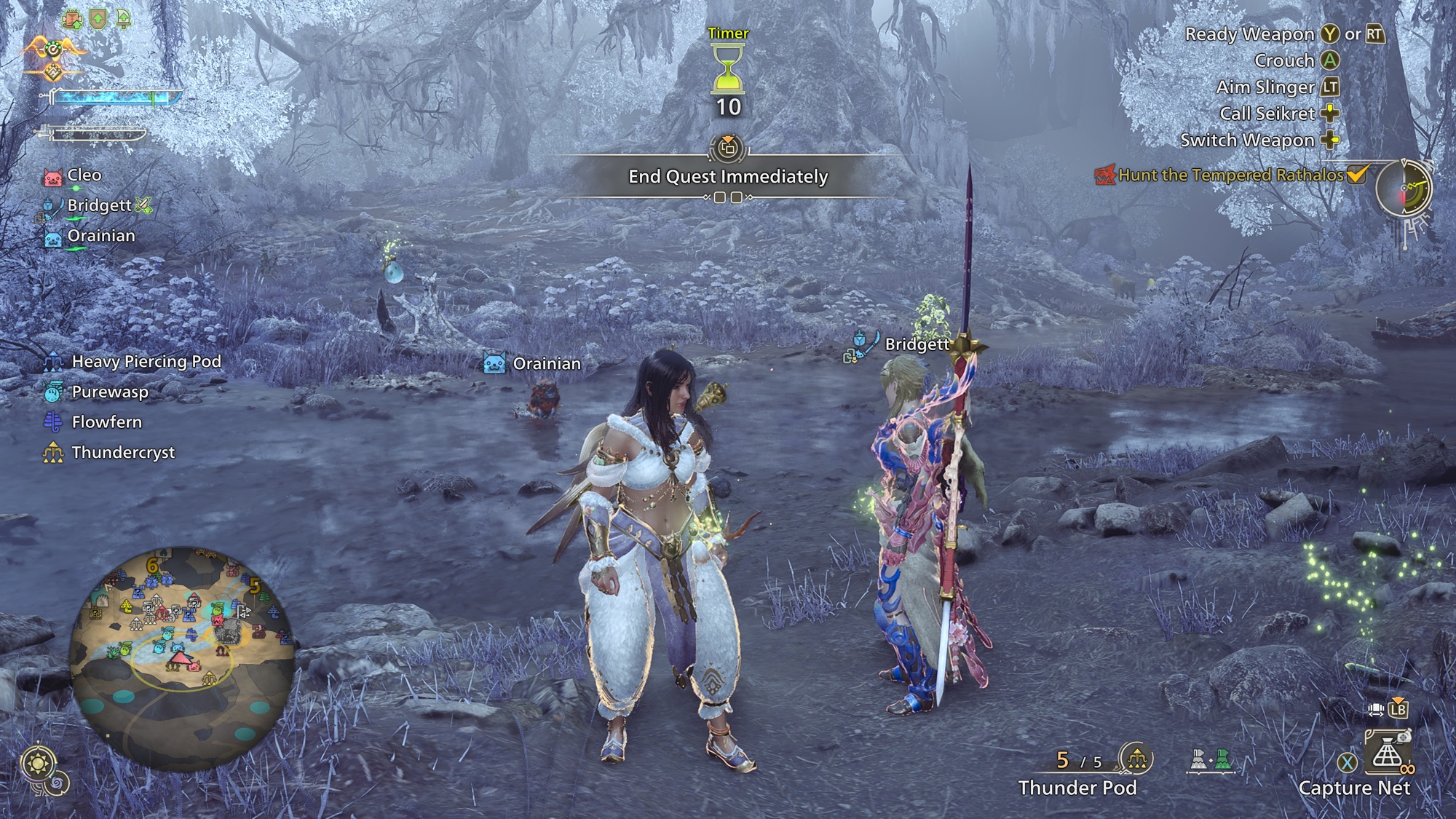This screenshot has height=819, width=1456.
Task: Click Bridgett's floating name tag
Action: [917, 344]
